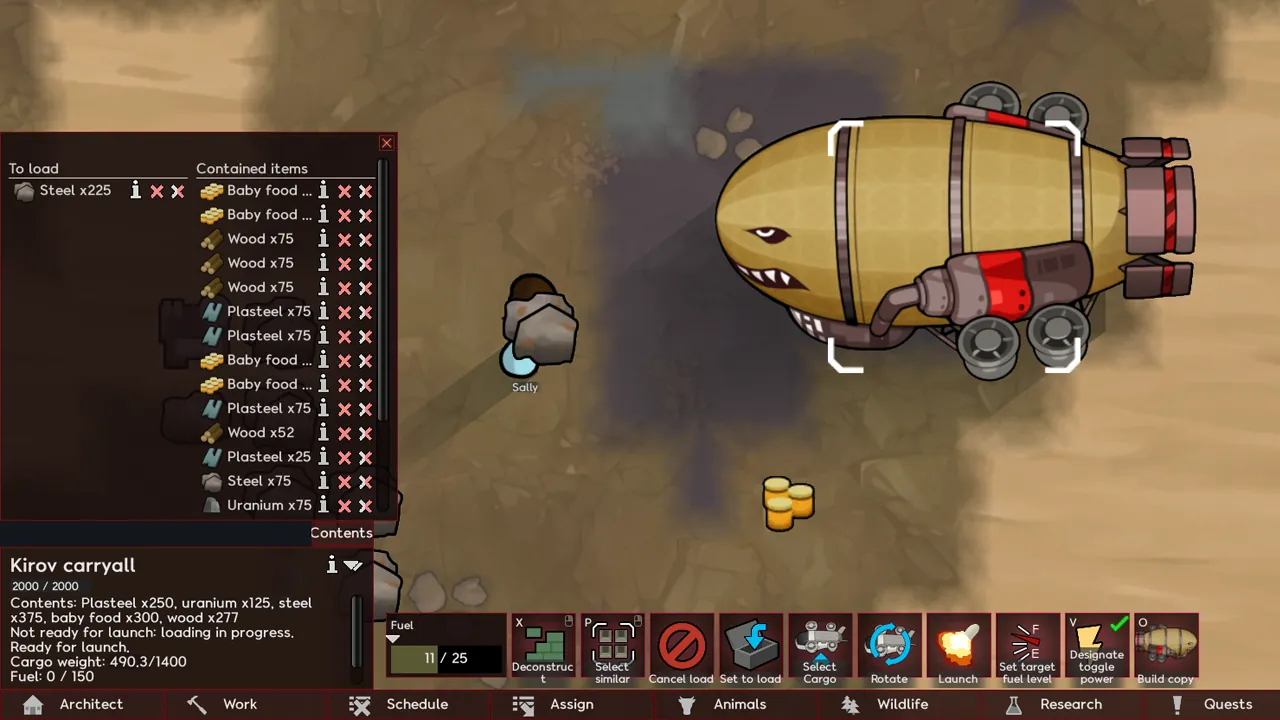
Task: View the Quests tab
Action: (1213, 704)
